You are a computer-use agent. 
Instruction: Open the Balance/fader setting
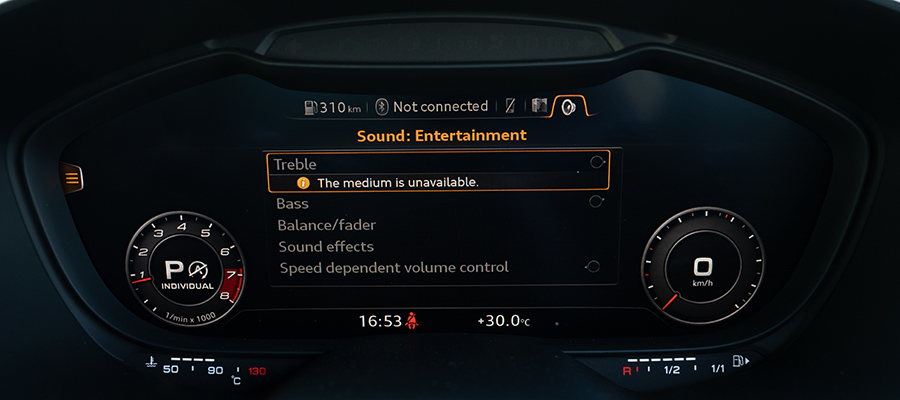tap(326, 225)
